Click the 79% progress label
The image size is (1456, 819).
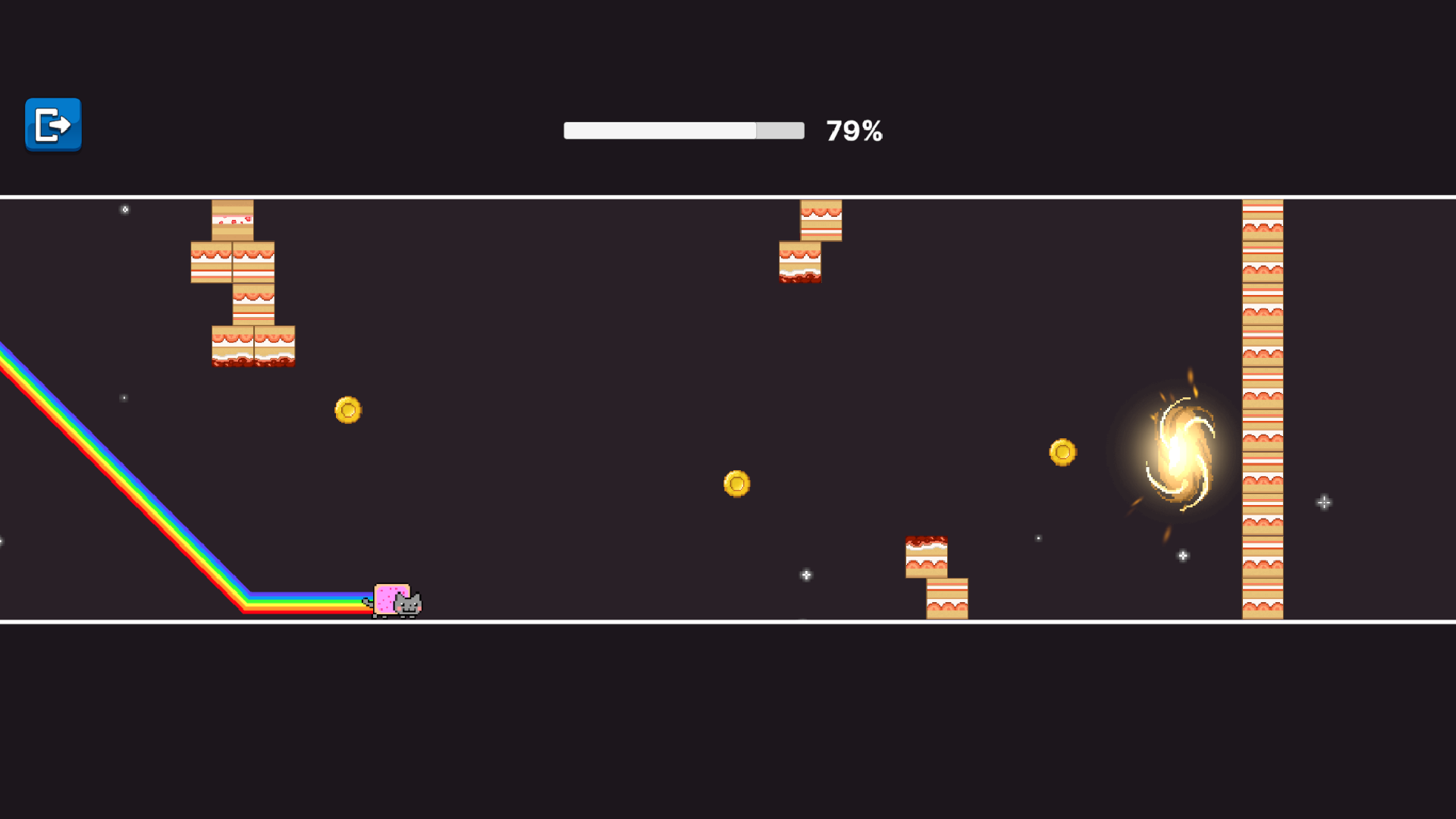[x=854, y=130]
